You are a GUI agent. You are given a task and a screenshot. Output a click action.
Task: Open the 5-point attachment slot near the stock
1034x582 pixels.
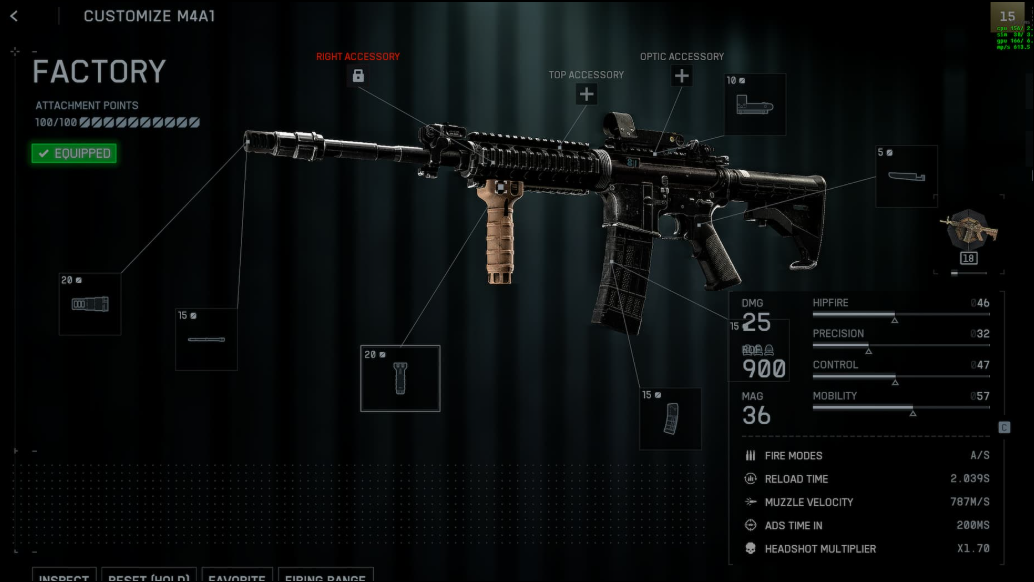pyautogui.click(x=906, y=176)
